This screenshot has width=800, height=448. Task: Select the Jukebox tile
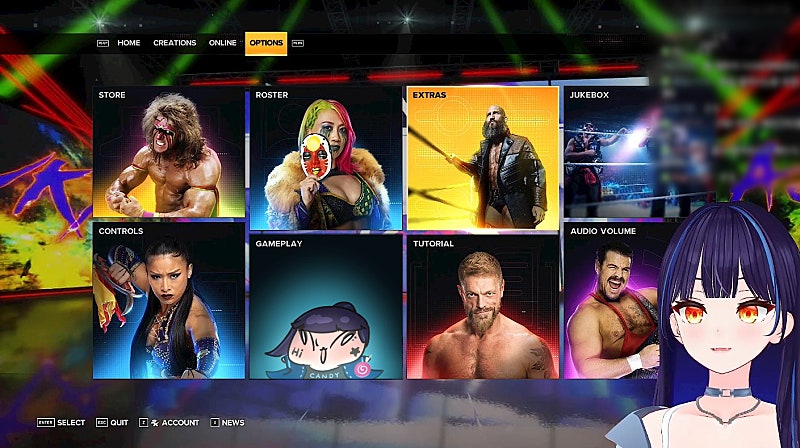click(x=612, y=152)
